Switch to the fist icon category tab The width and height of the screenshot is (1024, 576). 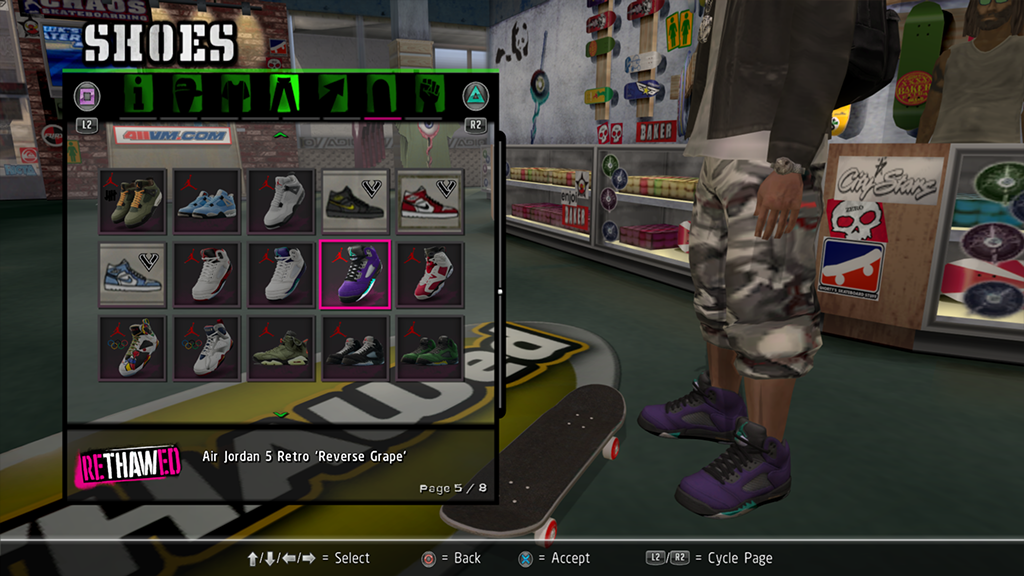pyautogui.click(x=429, y=96)
